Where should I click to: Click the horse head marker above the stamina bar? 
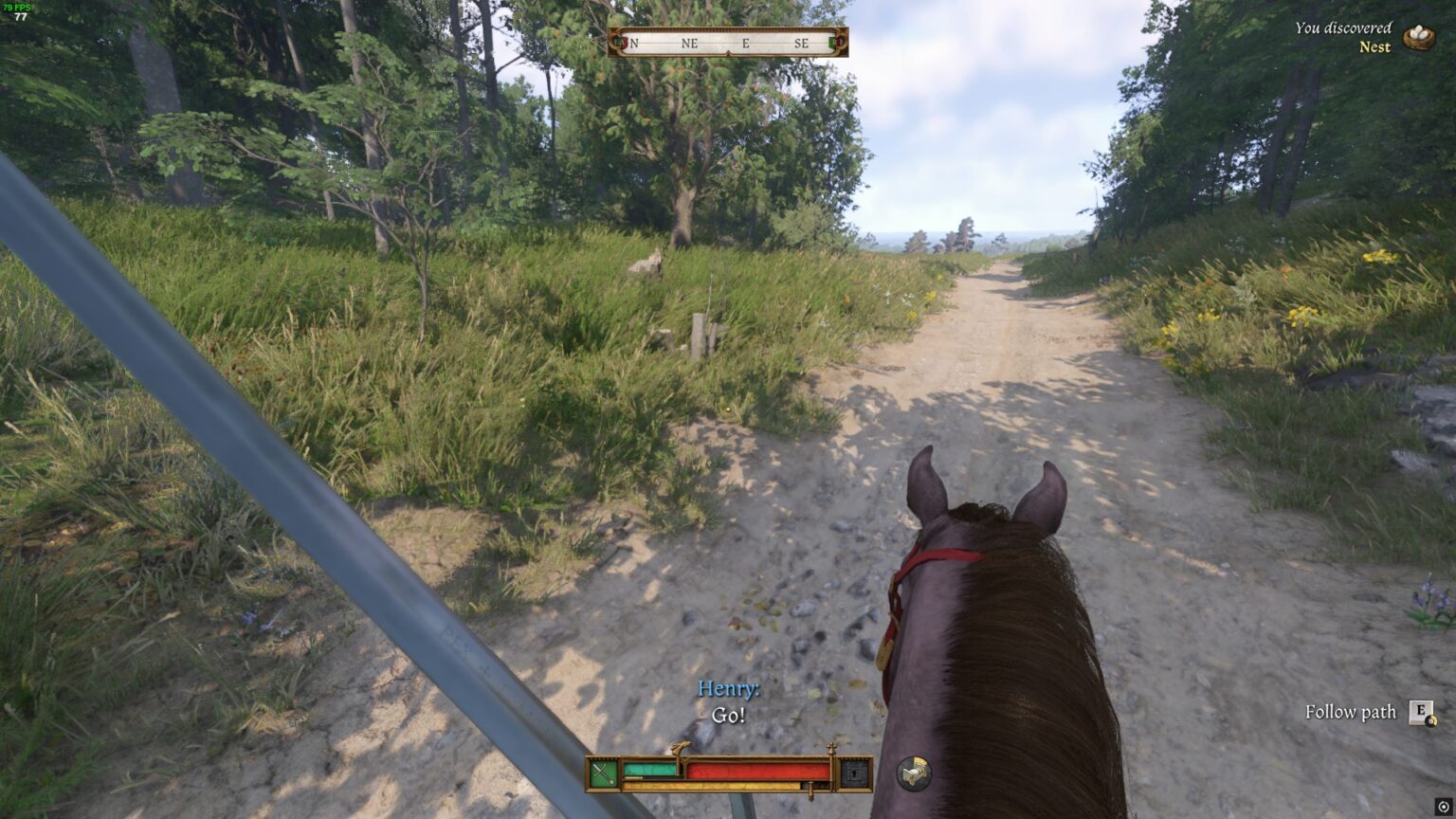[x=681, y=746]
